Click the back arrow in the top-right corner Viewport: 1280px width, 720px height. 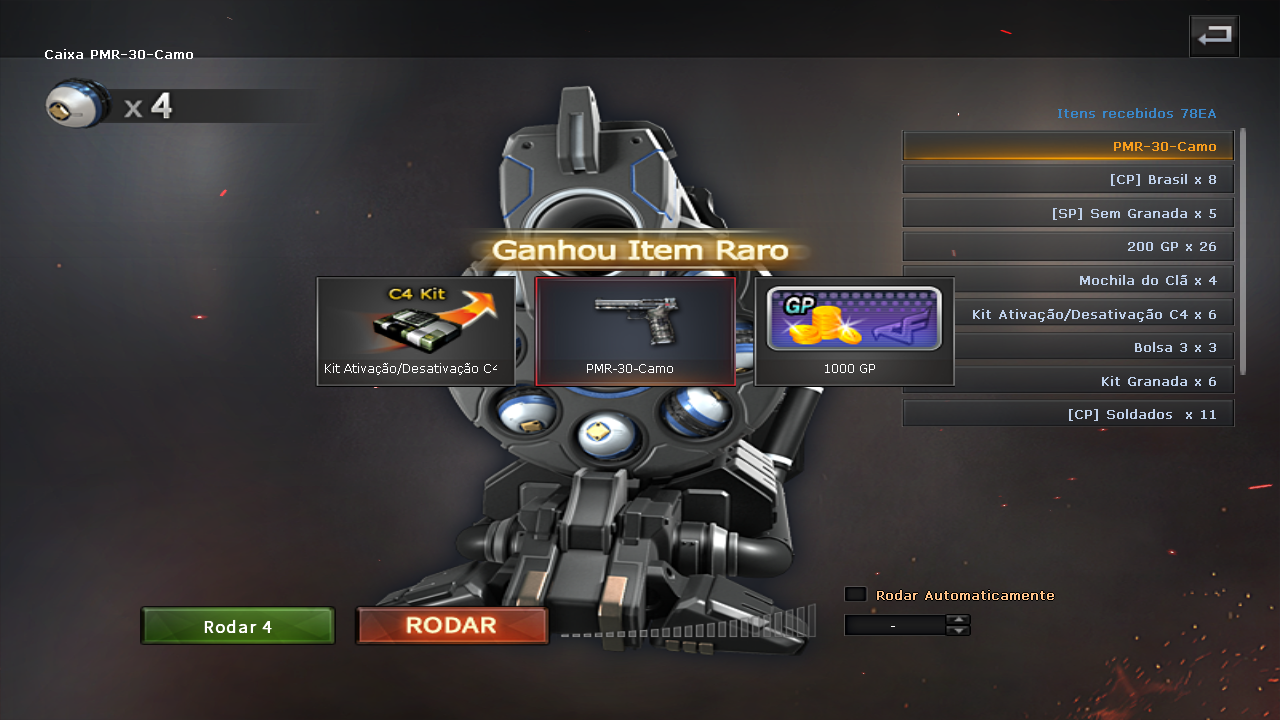click(1213, 36)
